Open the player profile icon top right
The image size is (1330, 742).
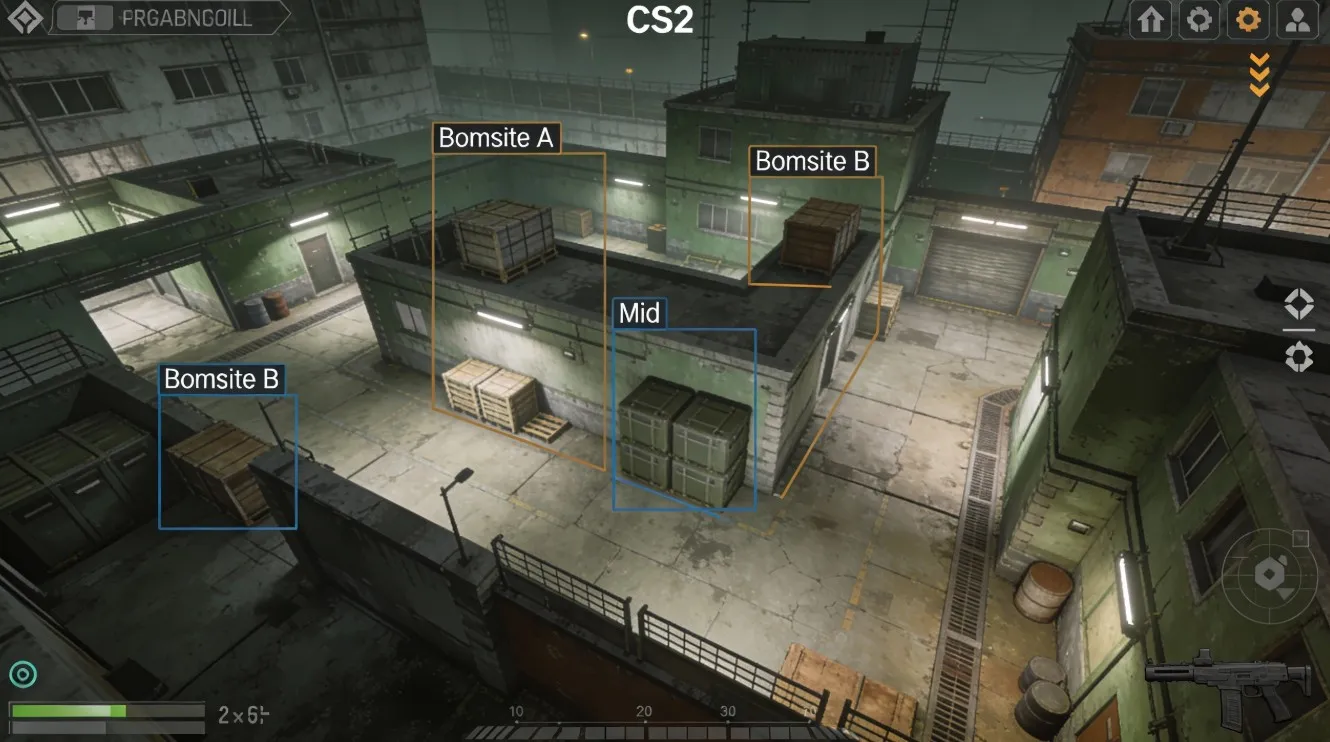coord(1298,19)
